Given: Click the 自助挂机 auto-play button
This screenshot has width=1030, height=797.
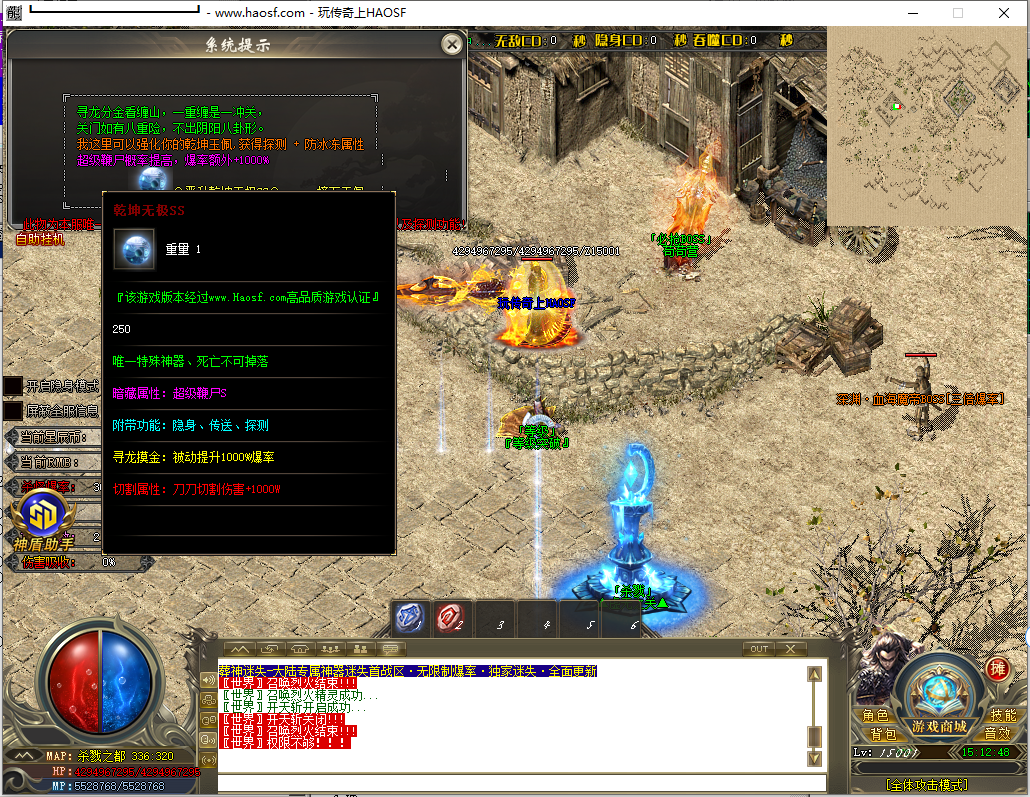Looking at the screenshot, I should click(x=41, y=239).
